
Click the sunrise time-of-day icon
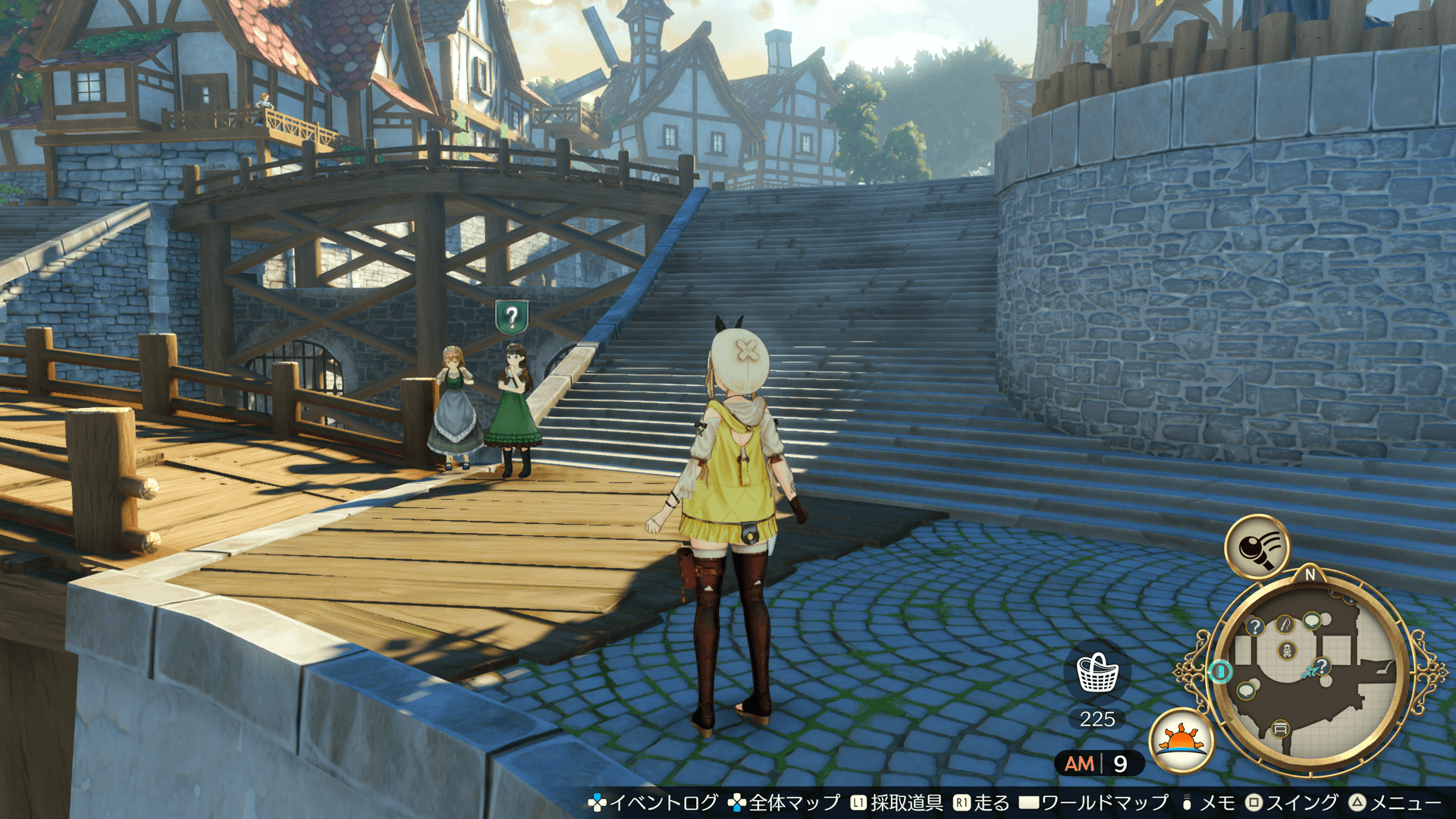pos(1181,739)
